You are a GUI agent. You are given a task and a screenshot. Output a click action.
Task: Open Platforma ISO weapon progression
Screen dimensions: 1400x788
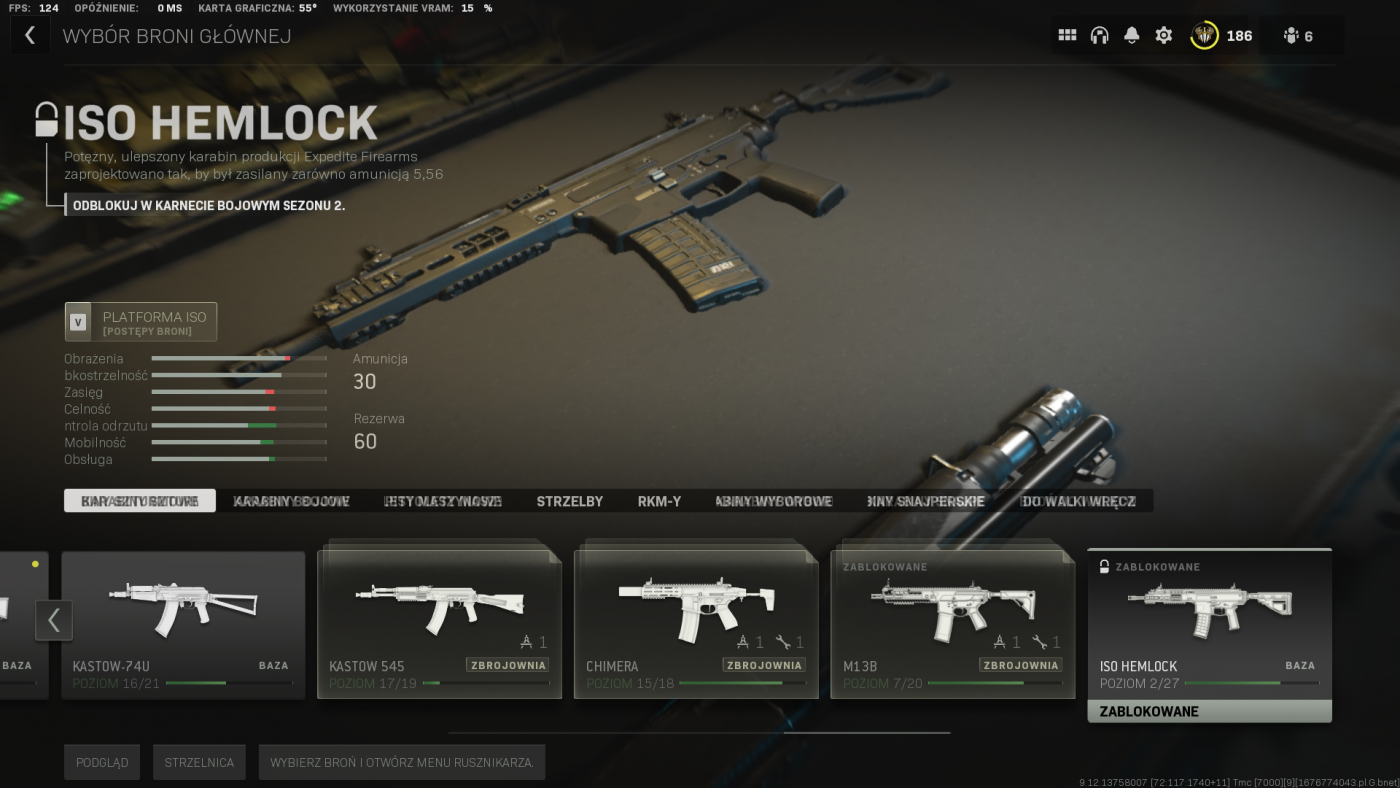pos(141,322)
